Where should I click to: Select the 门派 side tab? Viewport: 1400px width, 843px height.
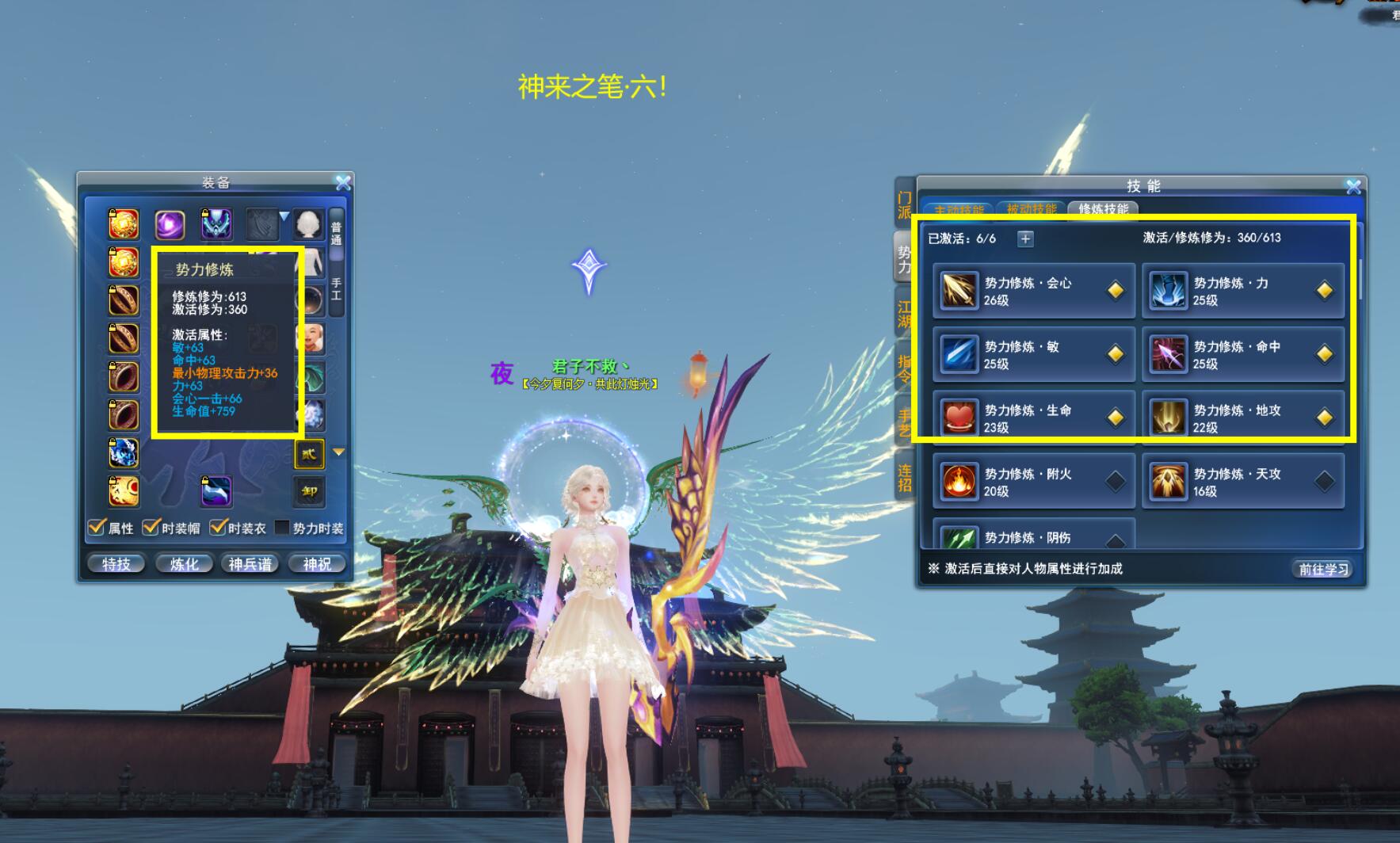click(904, 205)
